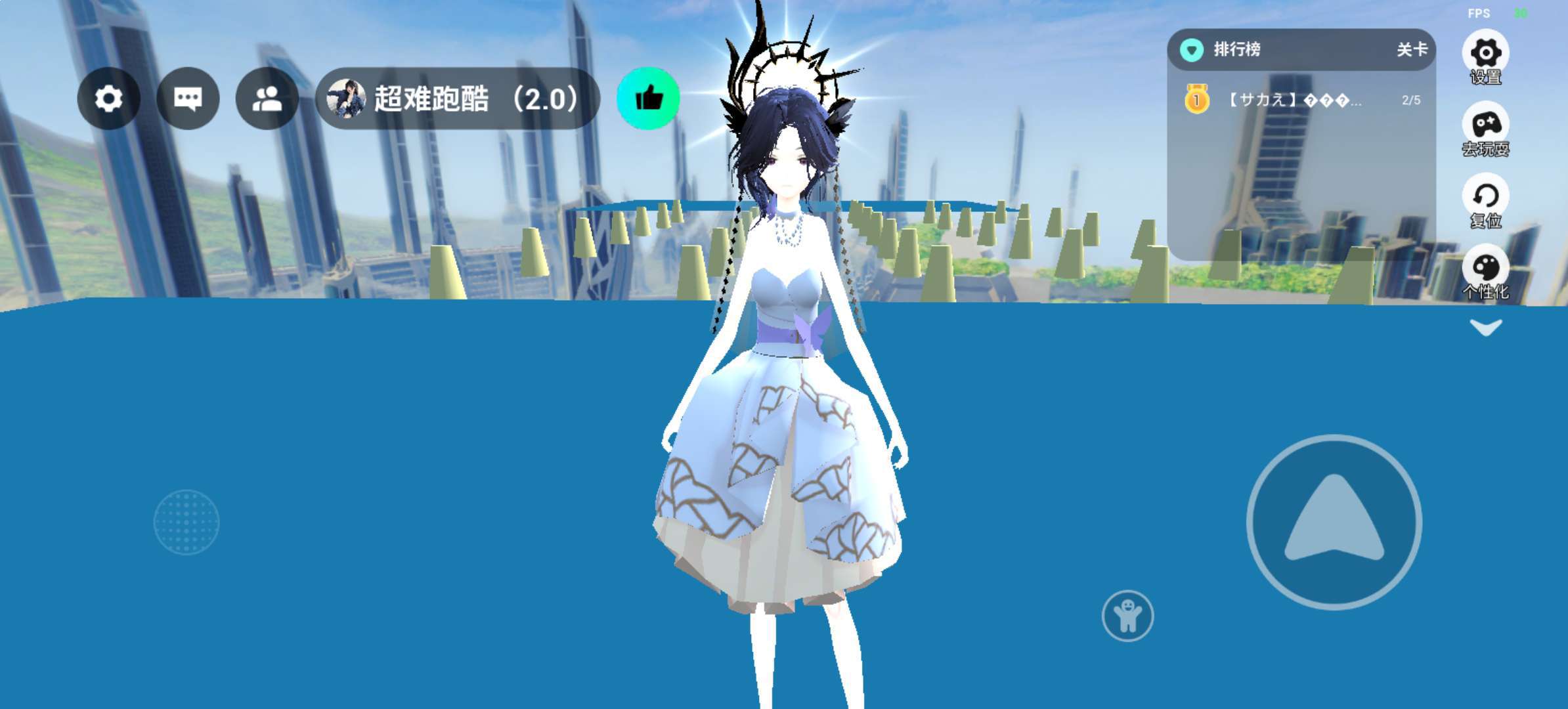Open the chat bubble button
The height and width of the screenshot is (709, 1568).
pyautogui.click(x=188, y=98)
